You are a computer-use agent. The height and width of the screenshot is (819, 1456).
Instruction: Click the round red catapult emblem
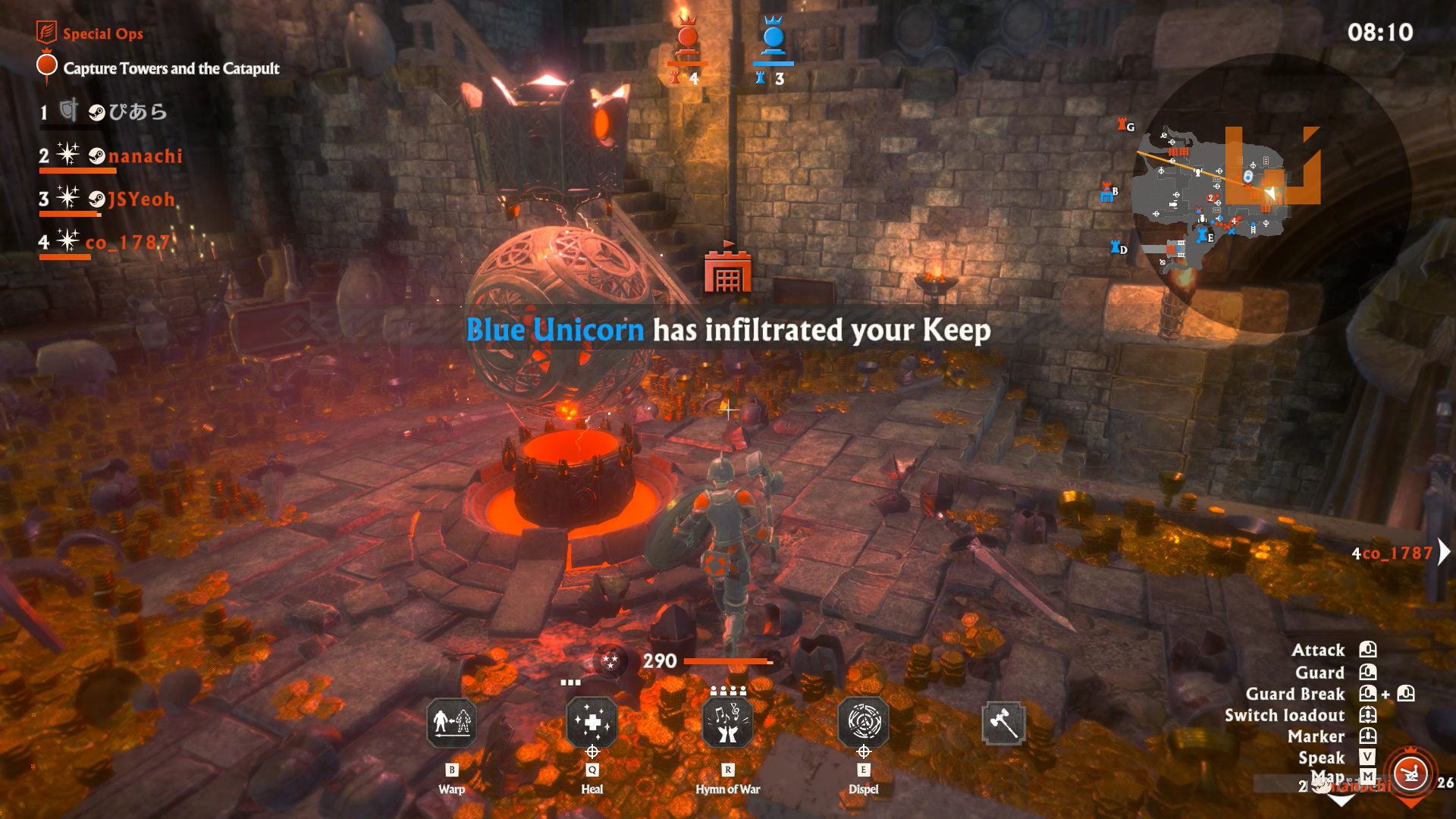(x=1410, y=774)
